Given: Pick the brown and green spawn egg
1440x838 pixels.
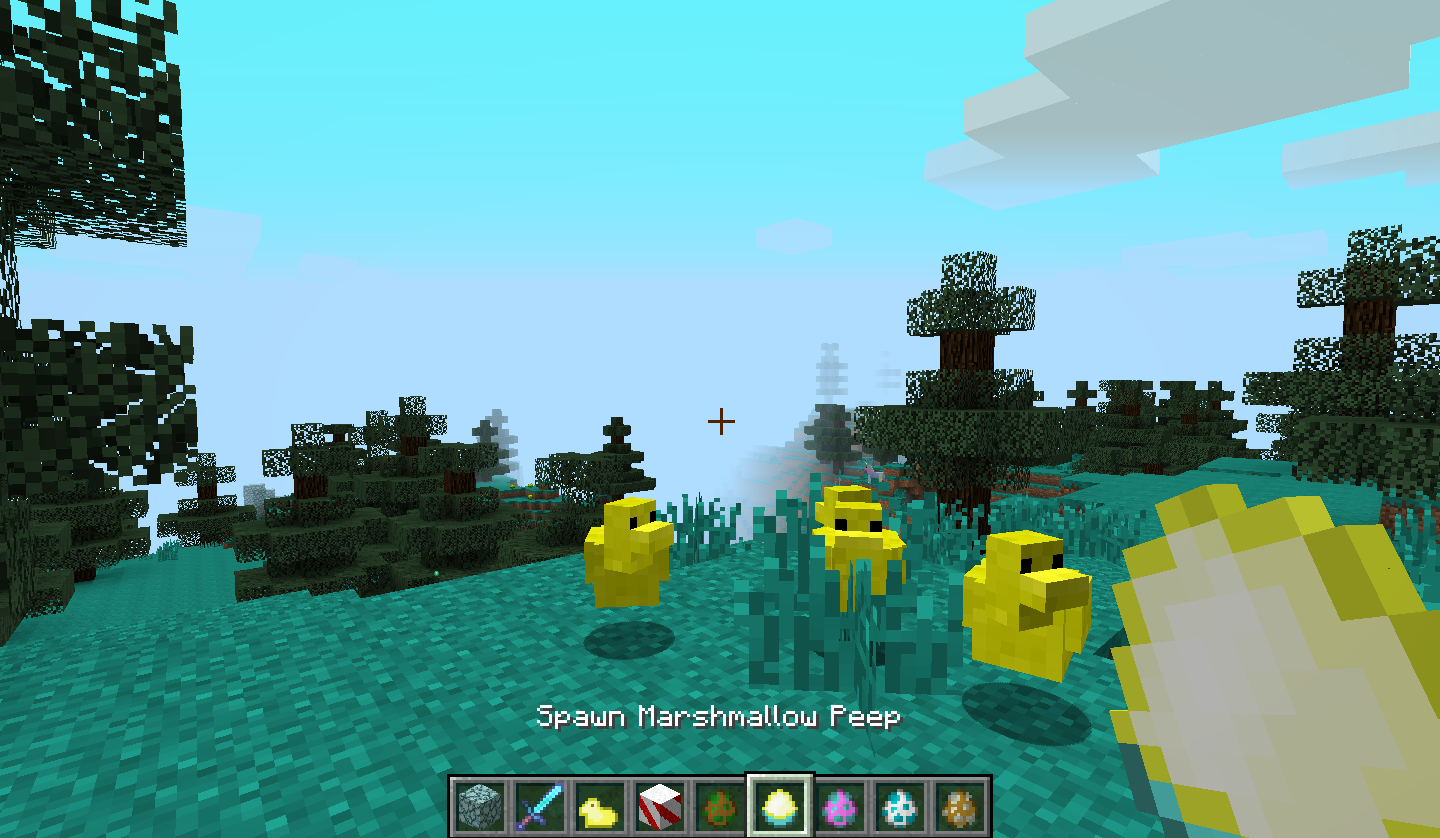Looking at the screenshot, I should tap(719, 805).
